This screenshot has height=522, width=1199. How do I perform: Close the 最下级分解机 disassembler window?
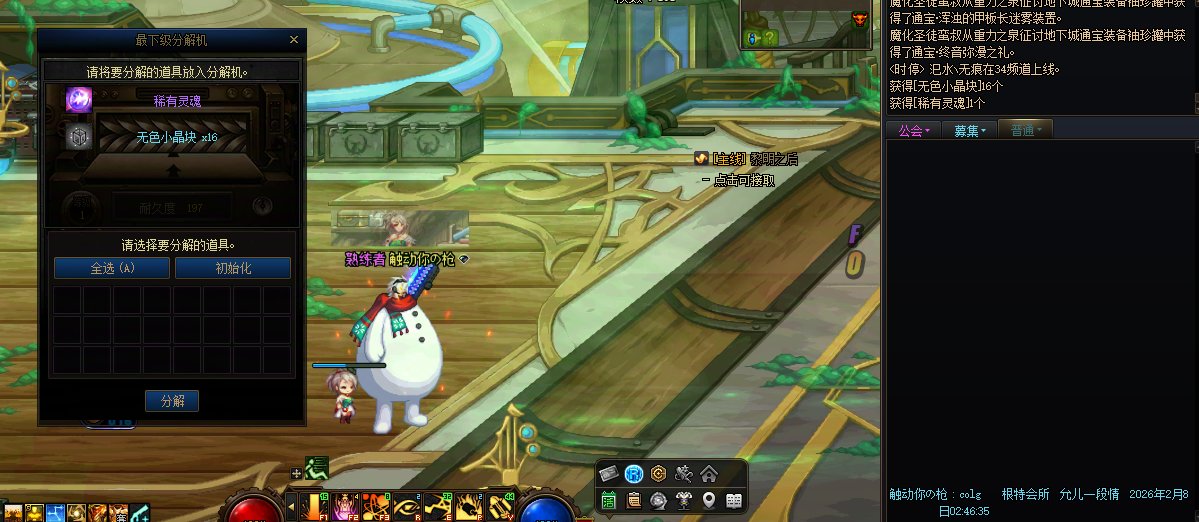(293, 40)
